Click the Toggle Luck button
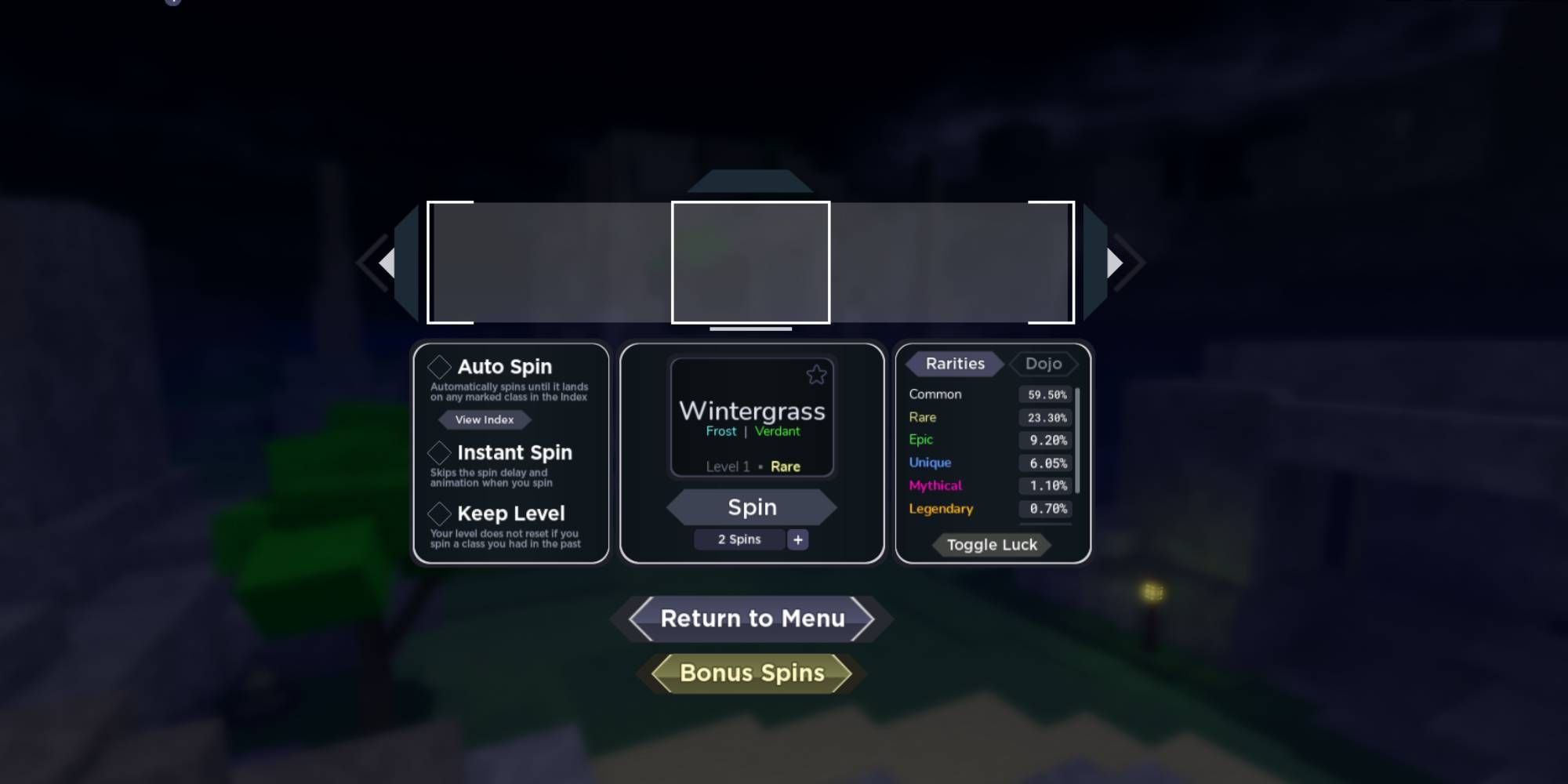The width and height of the screenshot is (1568, 784). (992, 545)
